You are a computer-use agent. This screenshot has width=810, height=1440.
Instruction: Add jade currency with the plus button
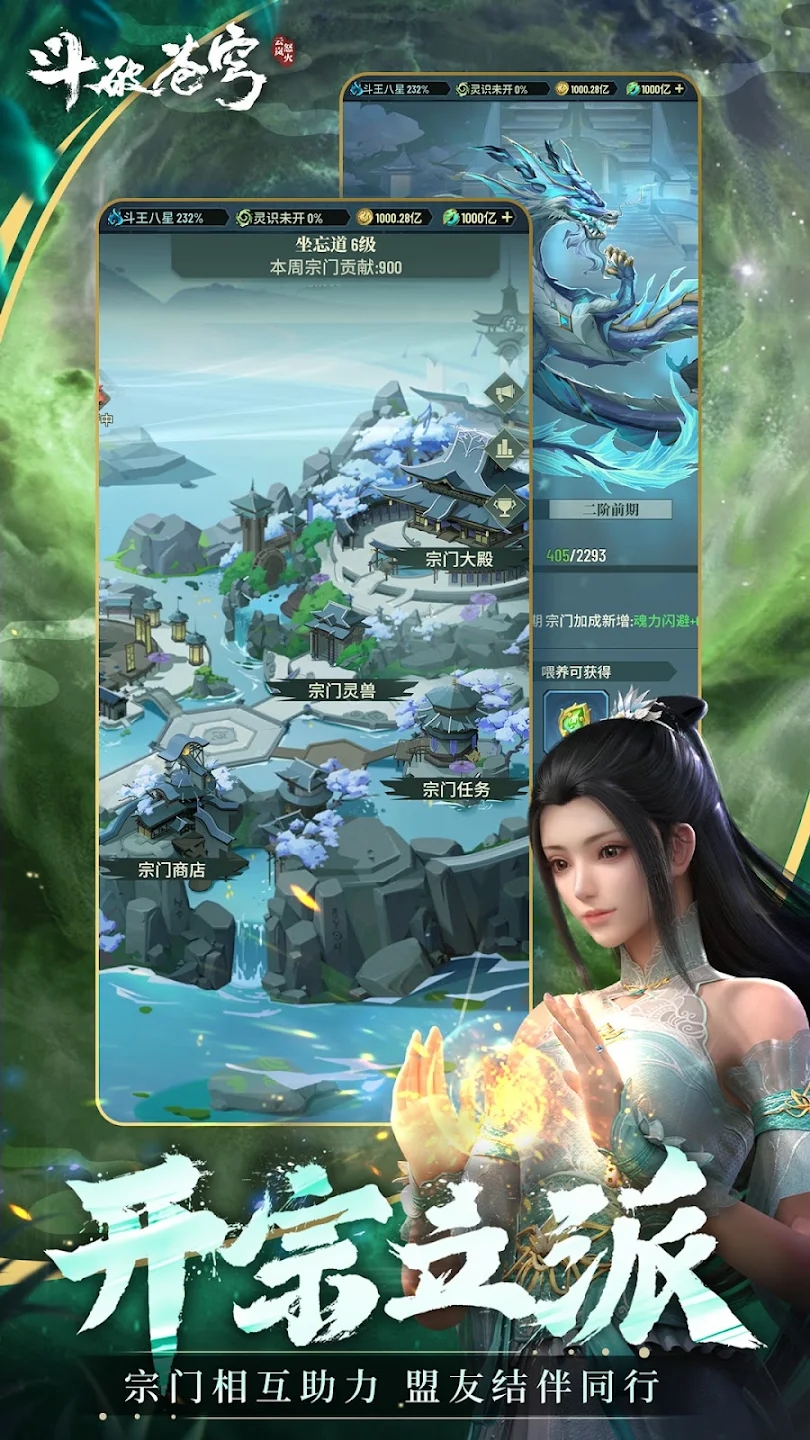(507, 217)
